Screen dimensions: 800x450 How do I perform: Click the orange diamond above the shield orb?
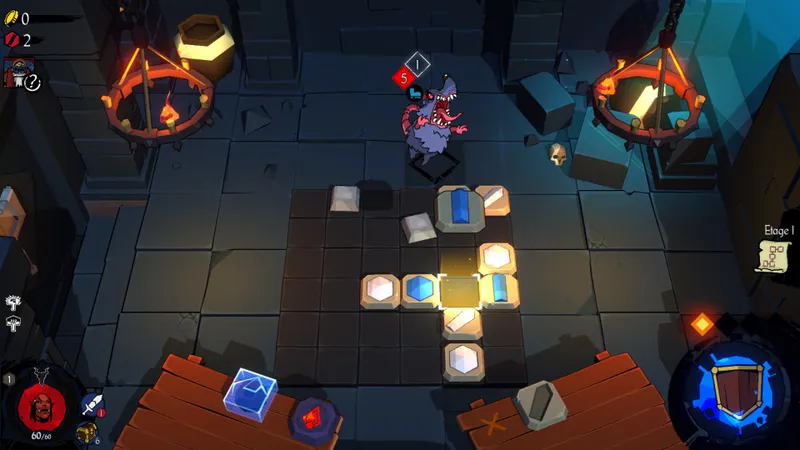point(702,324)
